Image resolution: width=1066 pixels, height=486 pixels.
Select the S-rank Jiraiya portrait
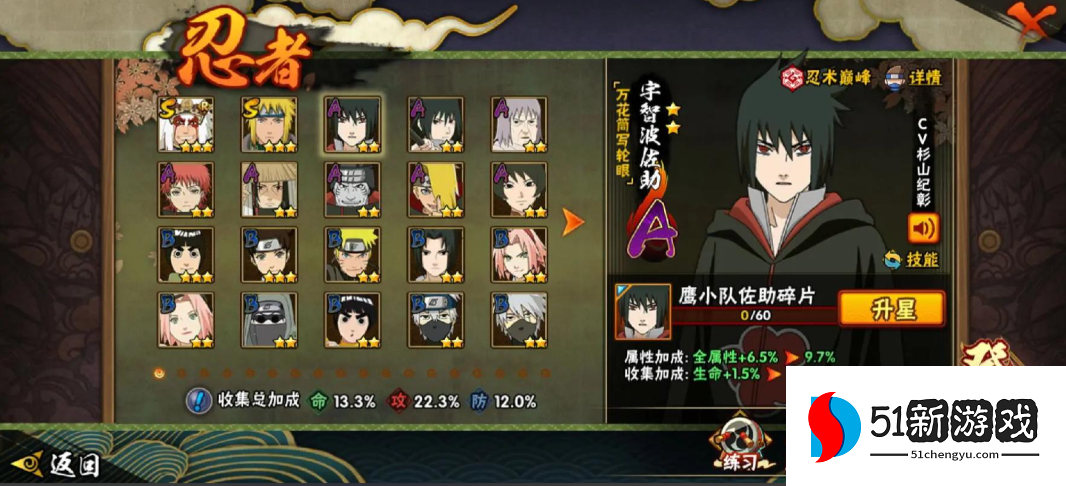click(185, 124)
